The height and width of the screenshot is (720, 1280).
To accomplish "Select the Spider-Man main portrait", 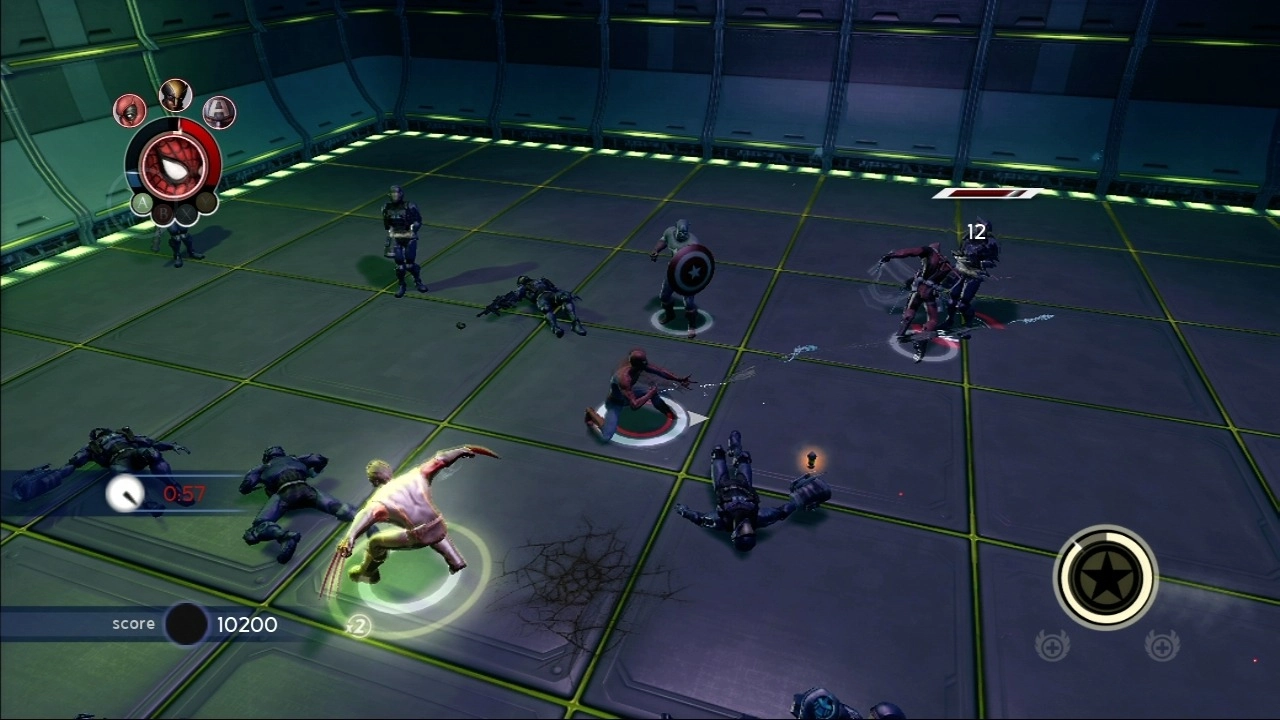I will (172, 165).
